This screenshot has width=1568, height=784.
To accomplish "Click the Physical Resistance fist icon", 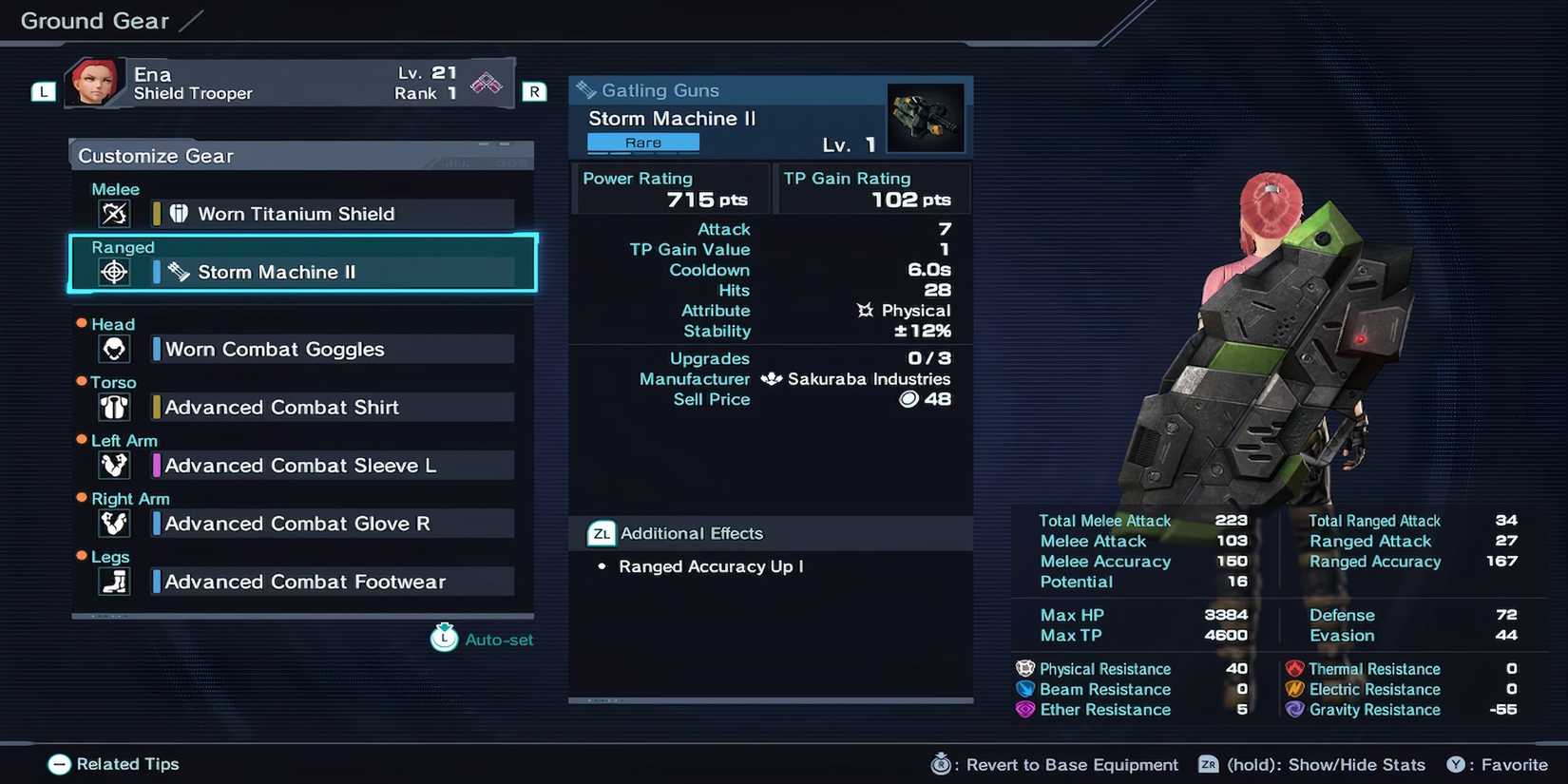I will tap(1023, 668).
